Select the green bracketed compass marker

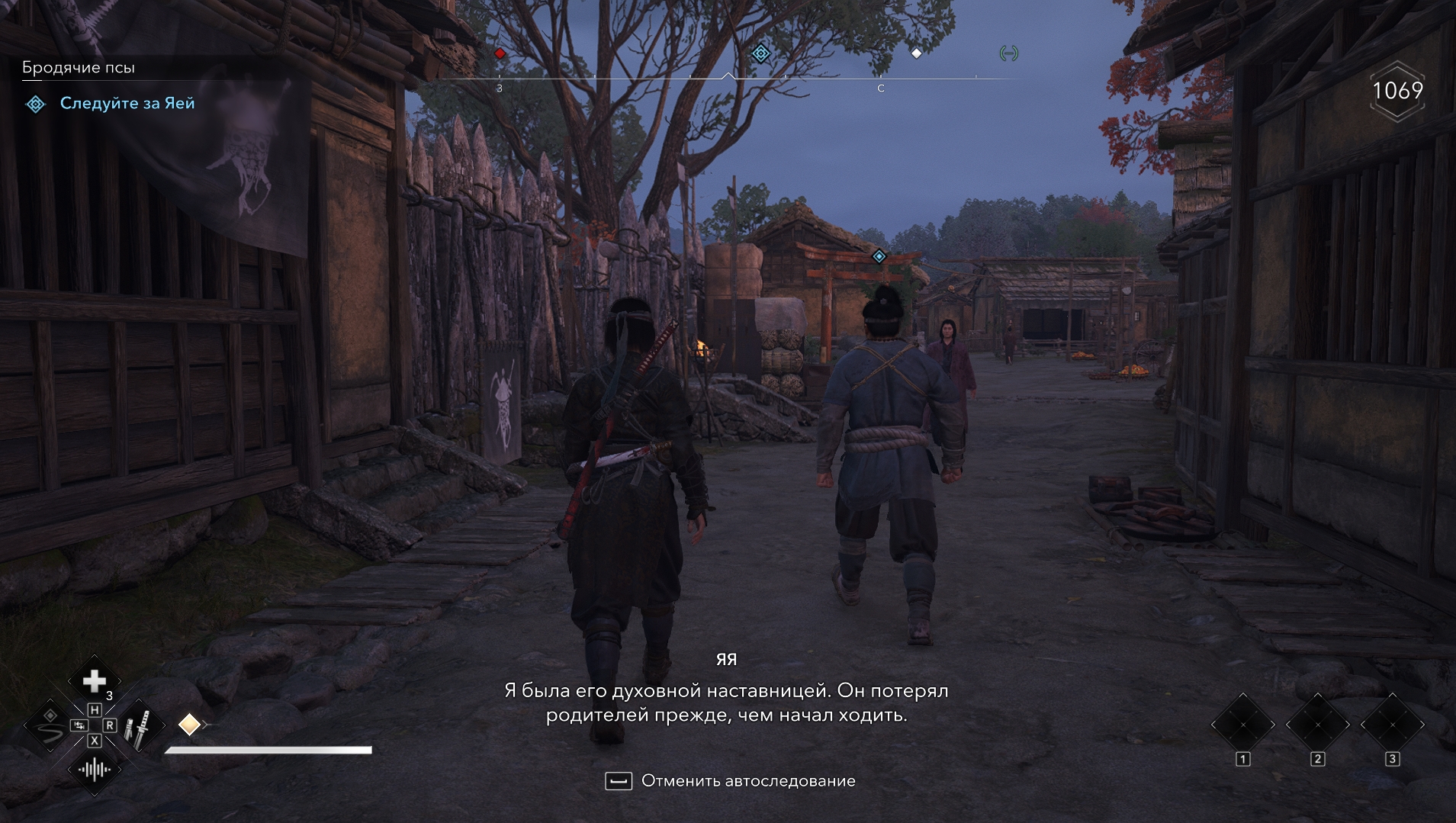pos(1008,53)
